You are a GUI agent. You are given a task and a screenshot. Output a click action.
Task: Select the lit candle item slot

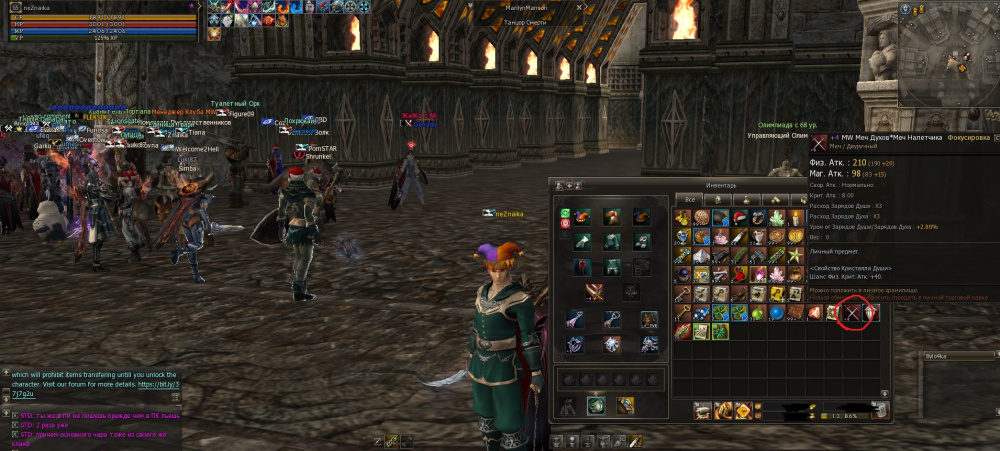[796, 217]
